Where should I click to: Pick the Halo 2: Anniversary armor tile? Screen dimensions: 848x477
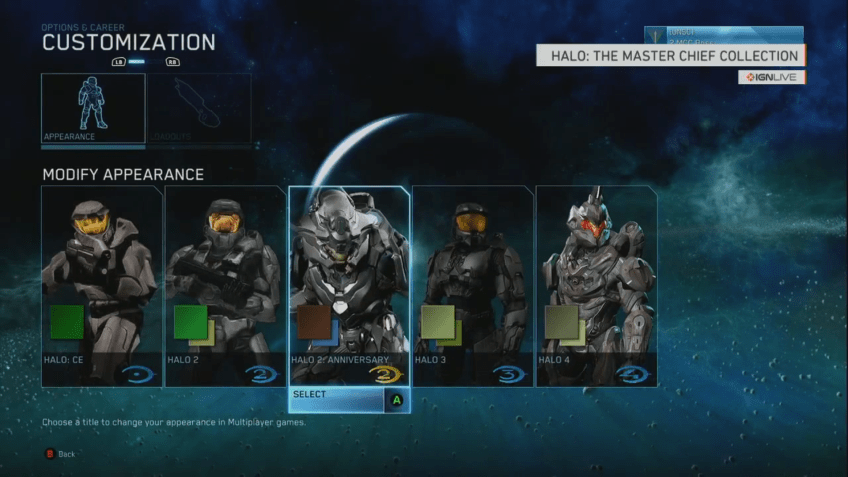tap(349, 286)
